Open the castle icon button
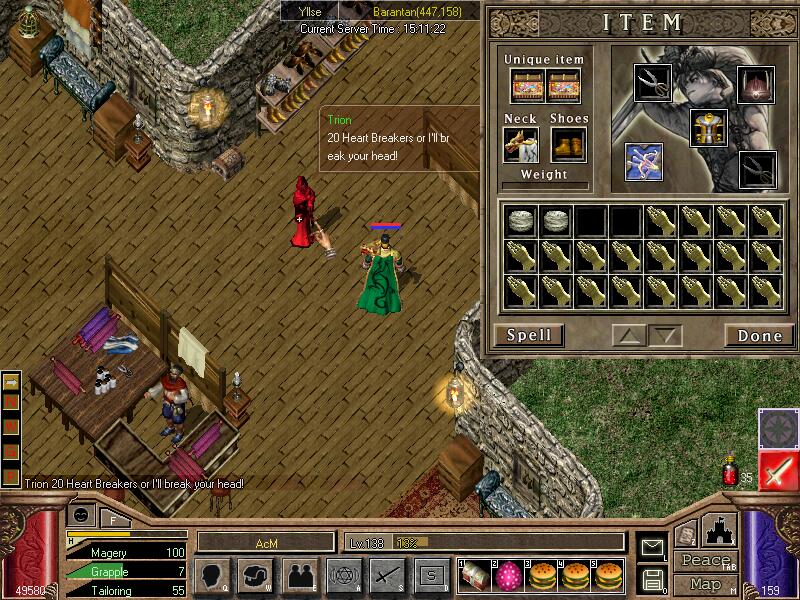The width and height of the screenshot is (800, 600). (722, 529)
